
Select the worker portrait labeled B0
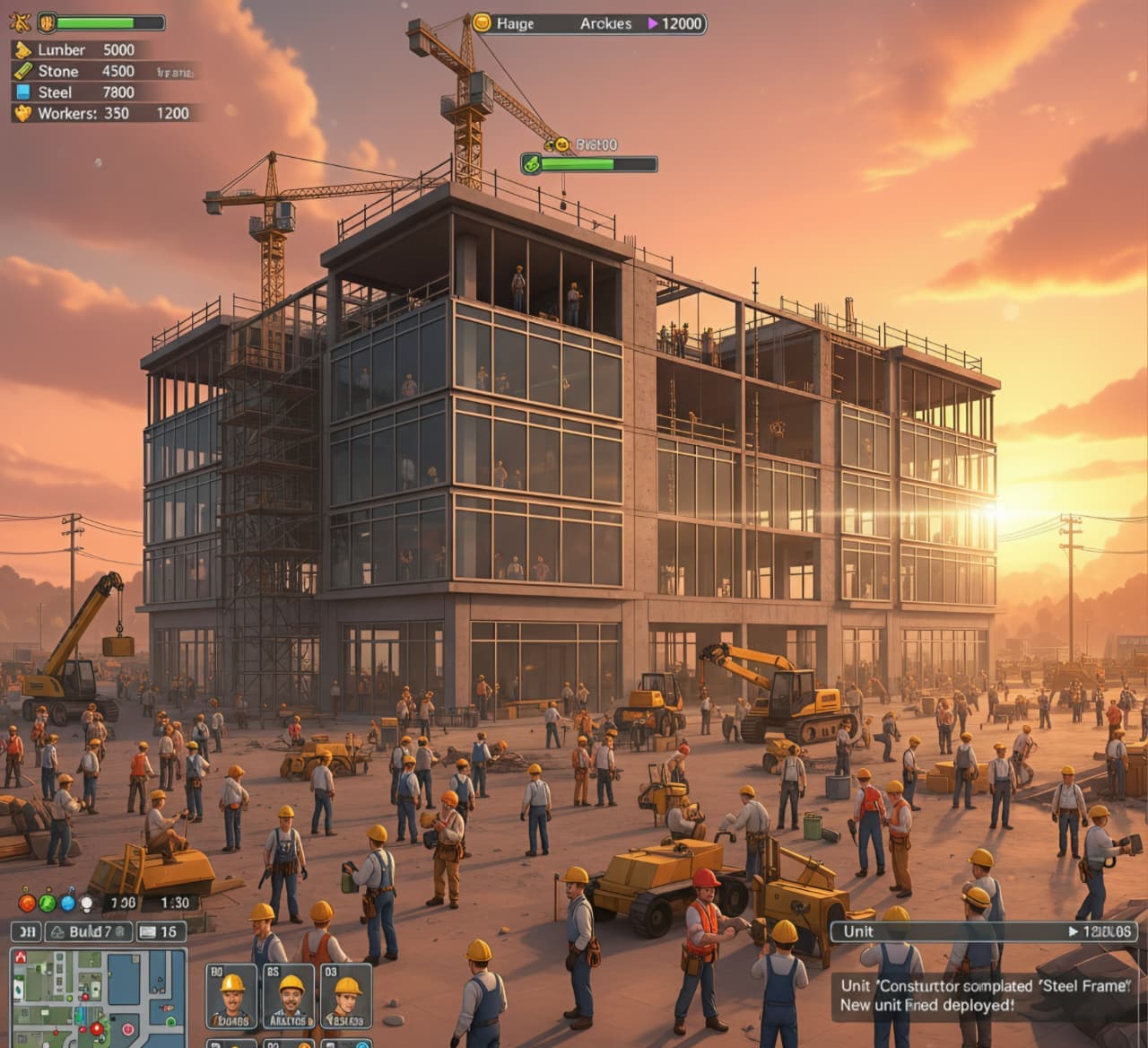[231, 996]
